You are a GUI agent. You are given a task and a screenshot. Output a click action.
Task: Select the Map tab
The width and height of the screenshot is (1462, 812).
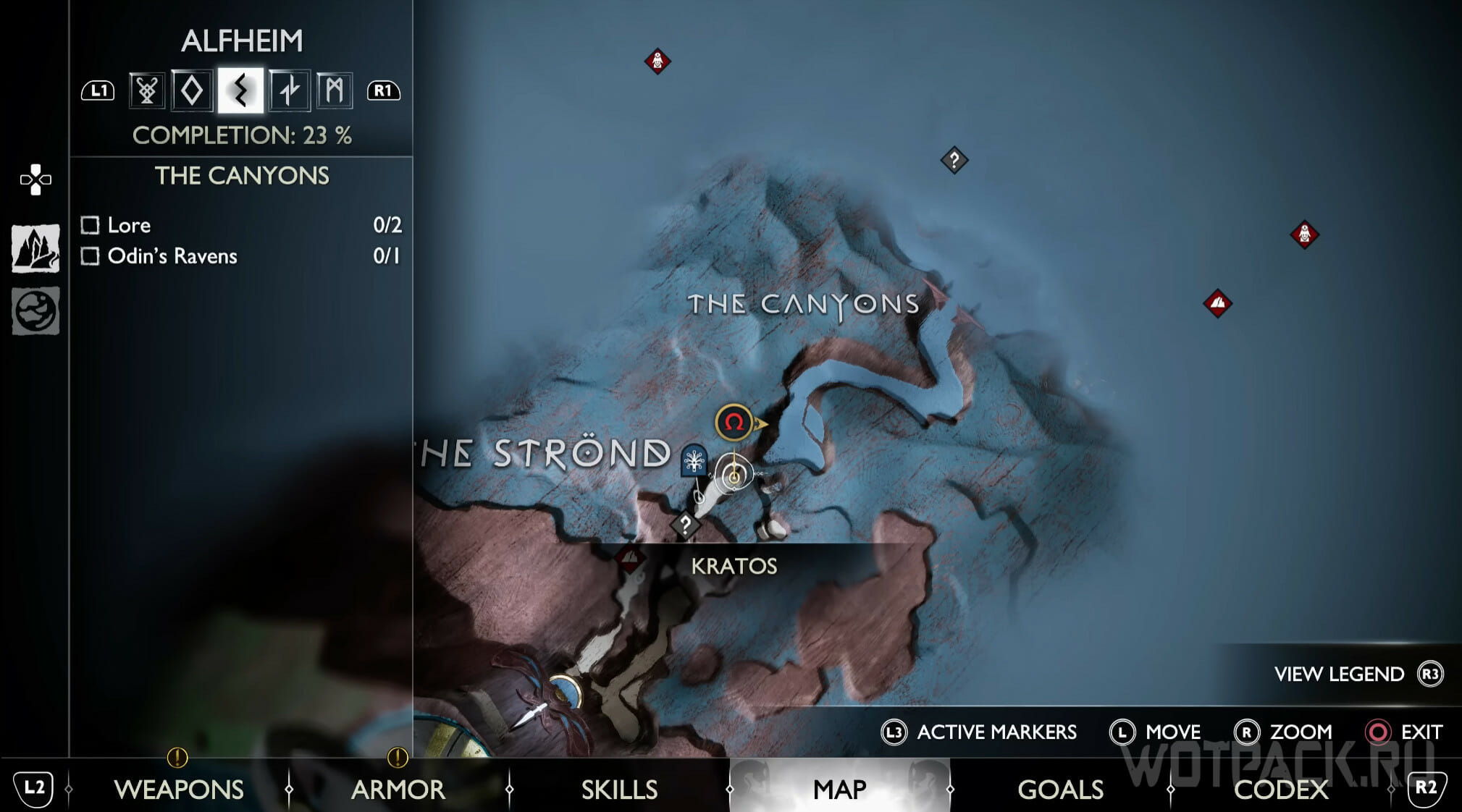click(x=839, y=789)
